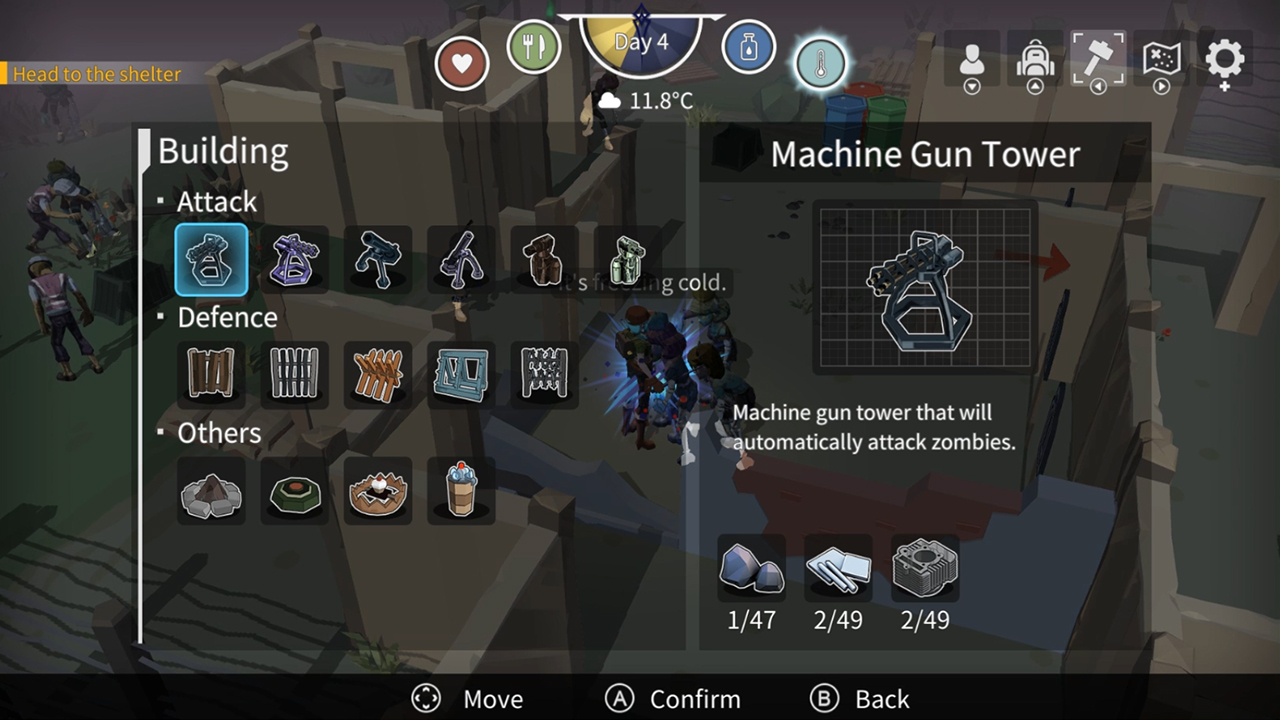Pick the spiked wooden stakes defence item

(378, 374)
